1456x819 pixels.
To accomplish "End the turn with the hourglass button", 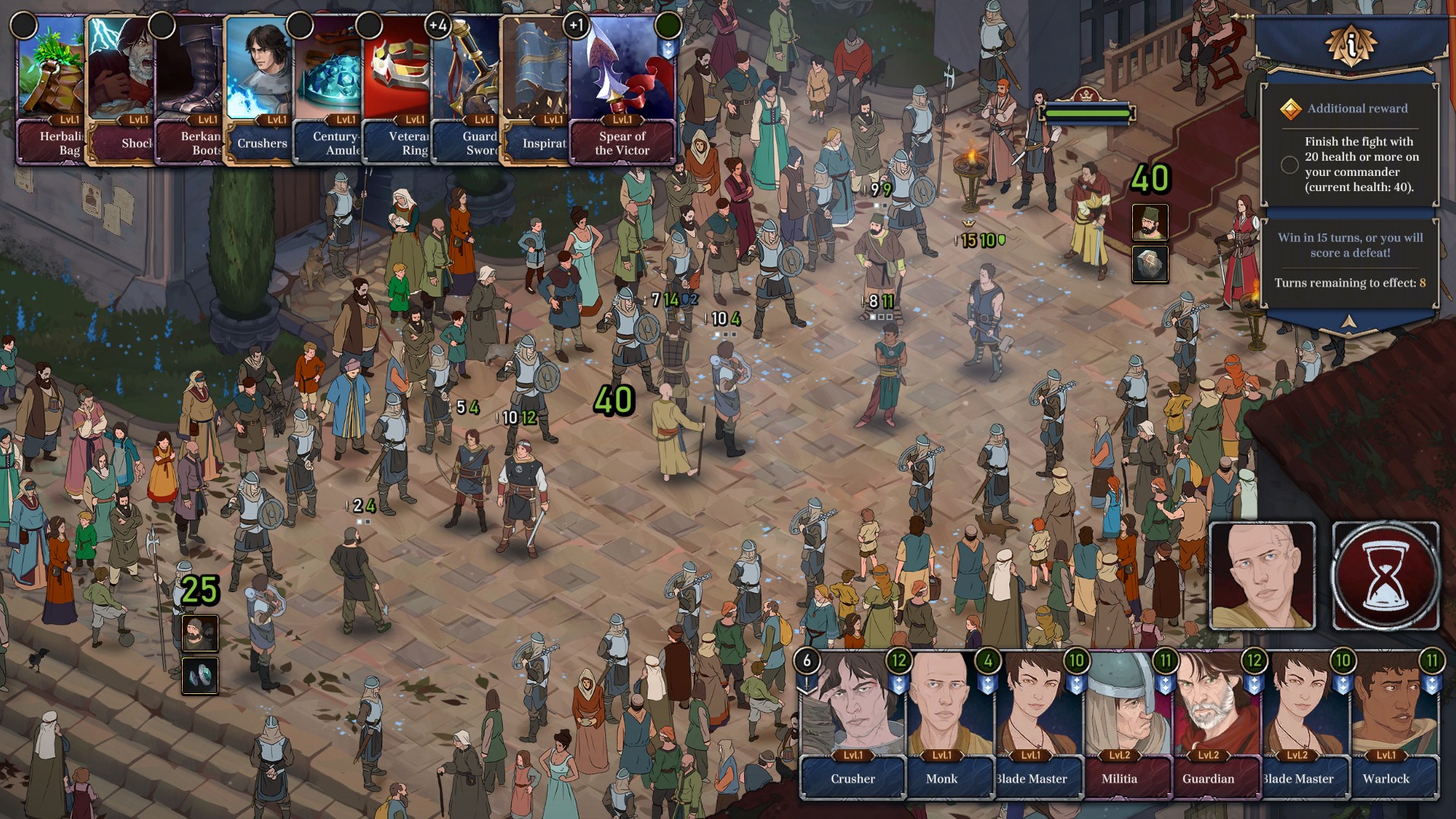I will coord(1385,576).
